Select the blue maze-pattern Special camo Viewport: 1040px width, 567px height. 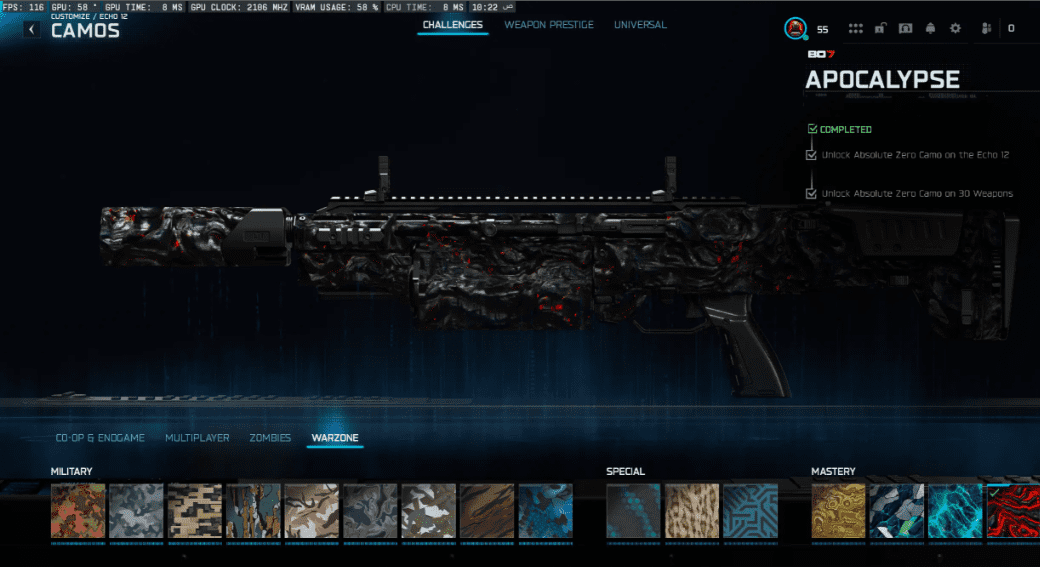click(750, 511)
